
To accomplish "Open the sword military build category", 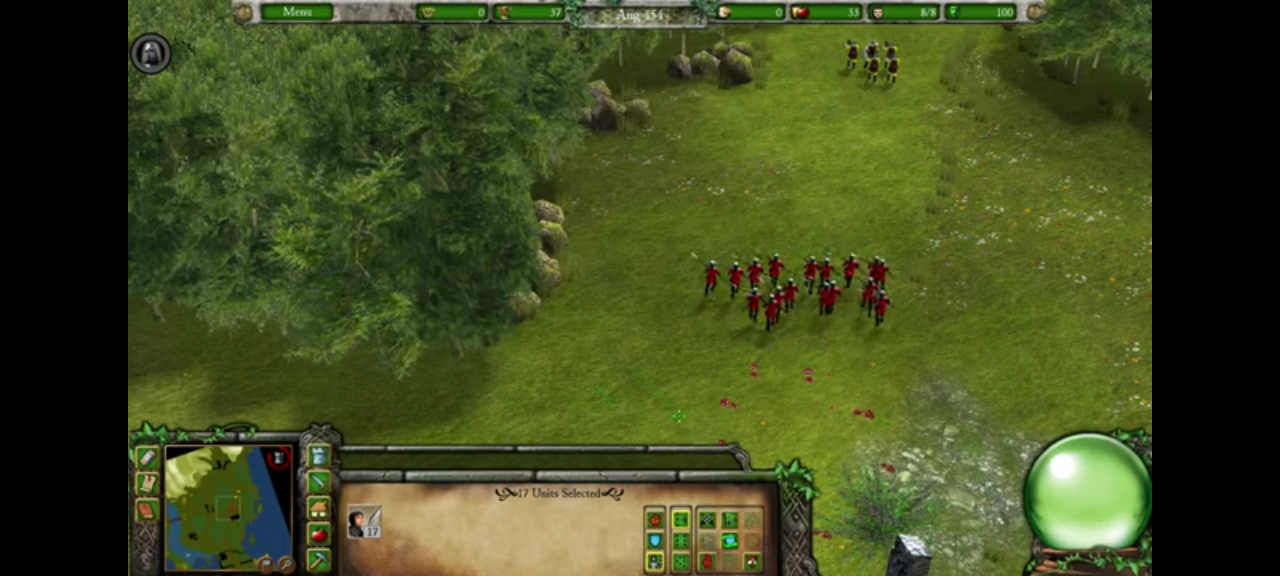I will click(x=318, y=482).
